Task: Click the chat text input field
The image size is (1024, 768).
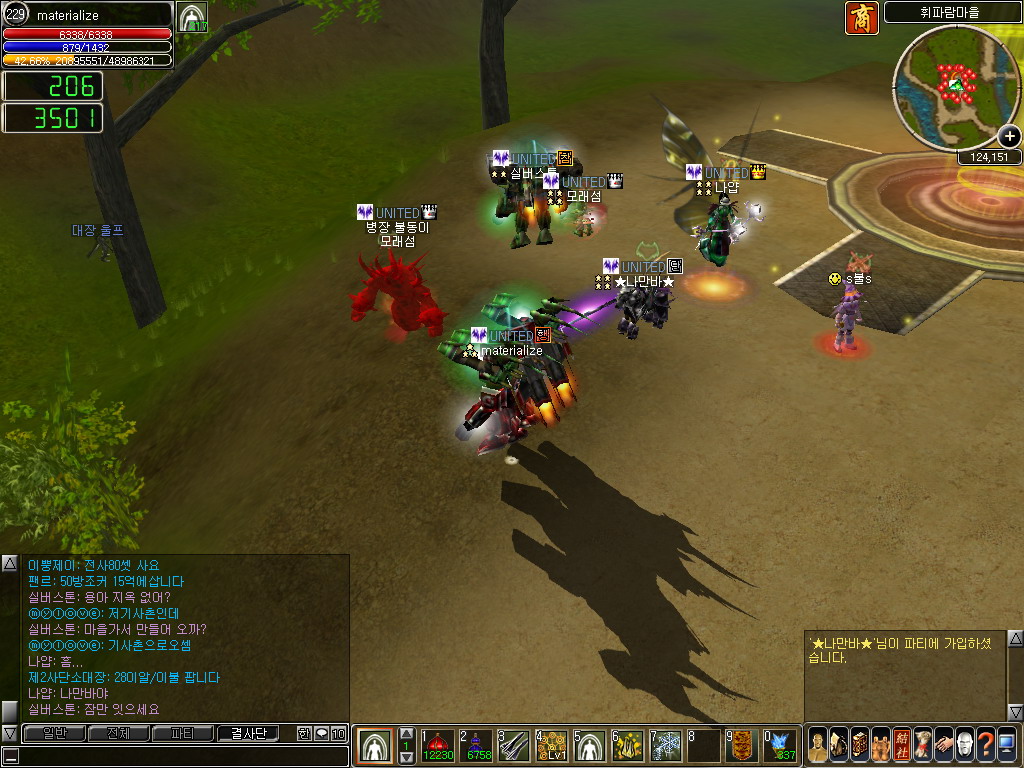Action: pyautogui.click(x=180, y=755)
